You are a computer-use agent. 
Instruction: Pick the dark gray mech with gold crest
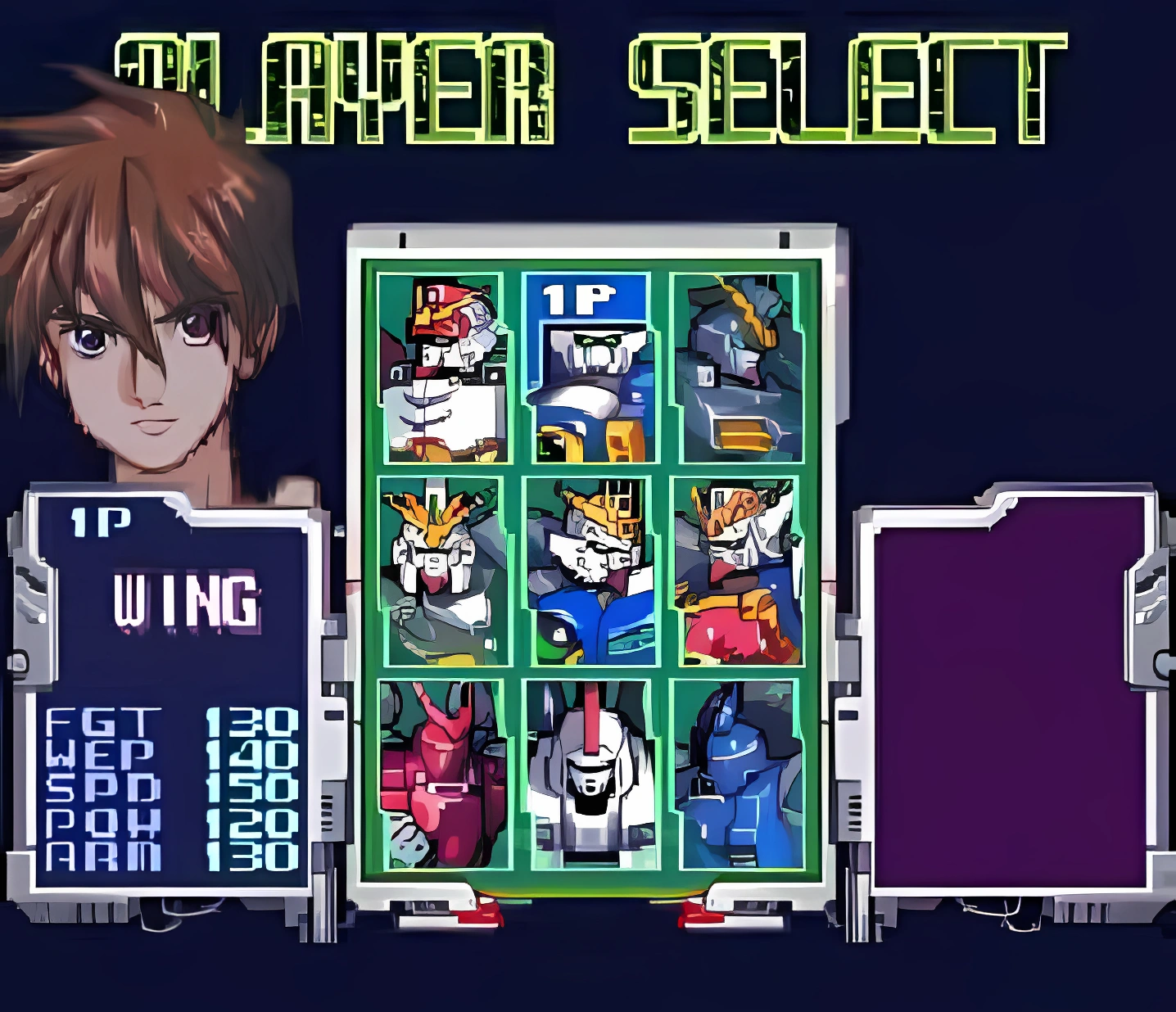point(737,368)
